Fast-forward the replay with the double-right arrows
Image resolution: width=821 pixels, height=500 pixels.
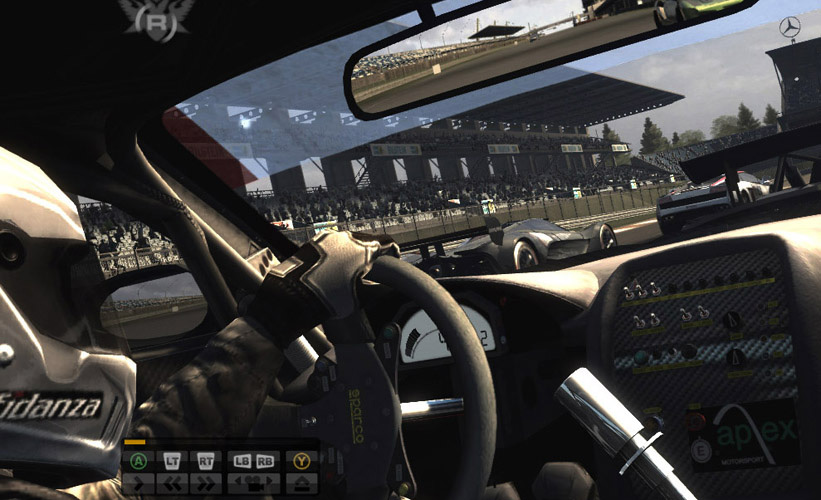tap(206, 484)
